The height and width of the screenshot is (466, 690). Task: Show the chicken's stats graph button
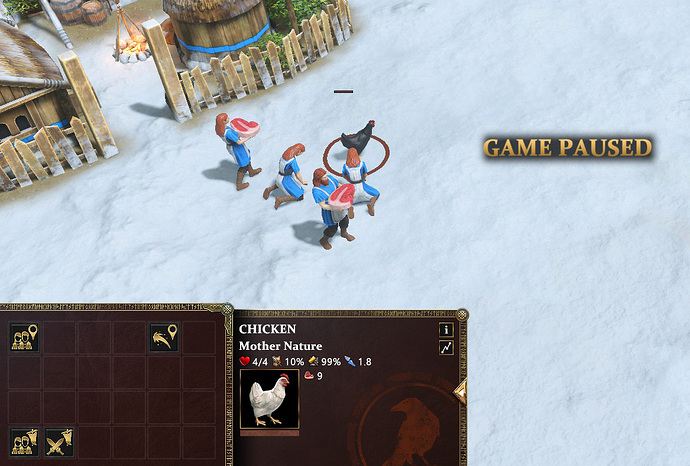(446, 347)
